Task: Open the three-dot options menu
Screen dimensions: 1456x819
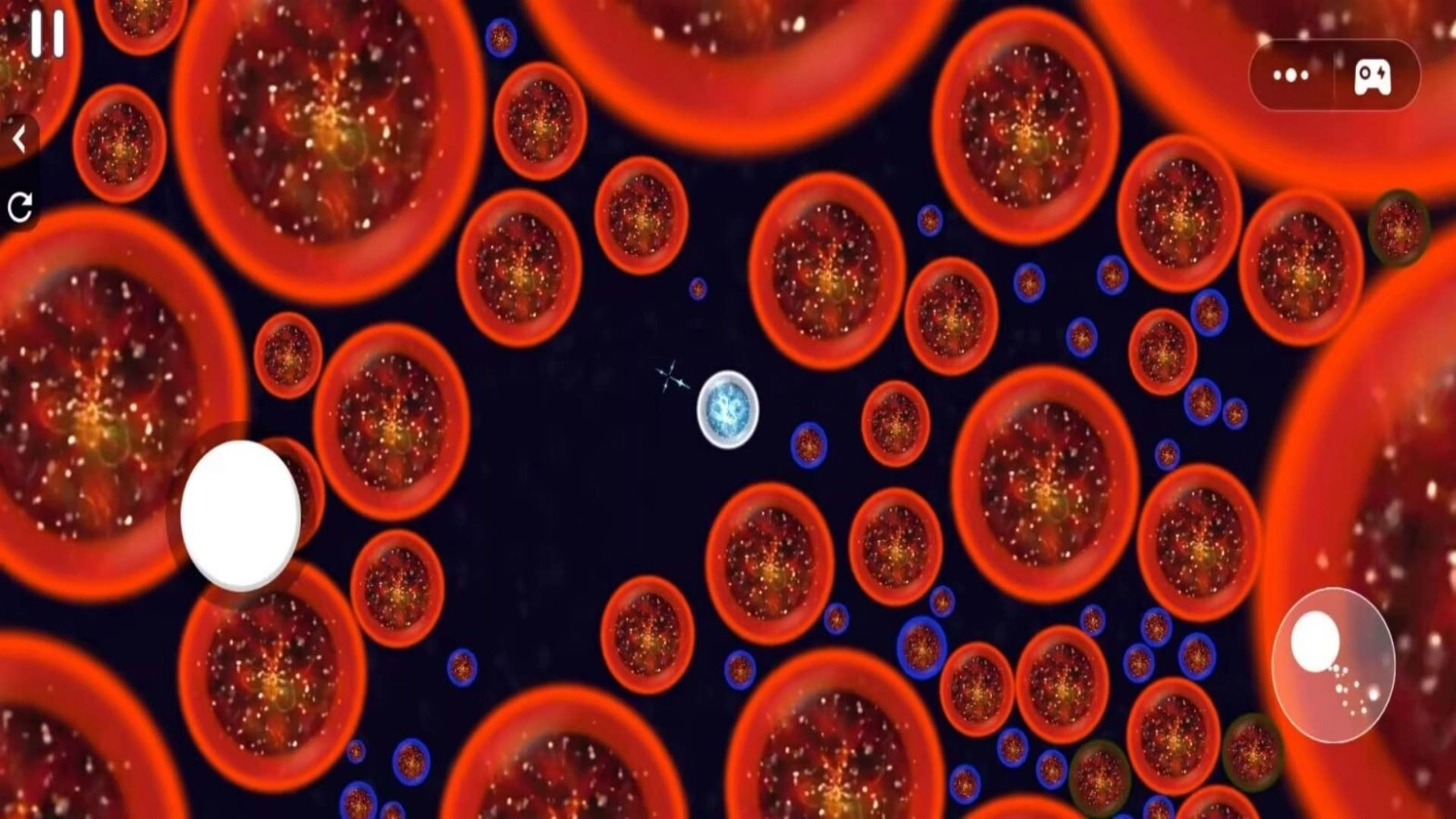Action: pyautogui.click(x=1291, y=76)
